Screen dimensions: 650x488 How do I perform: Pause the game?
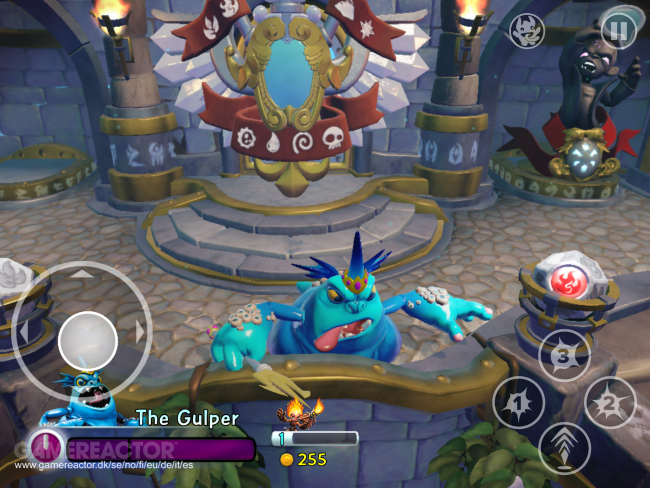pyautogui.click(x=619, y=31)
